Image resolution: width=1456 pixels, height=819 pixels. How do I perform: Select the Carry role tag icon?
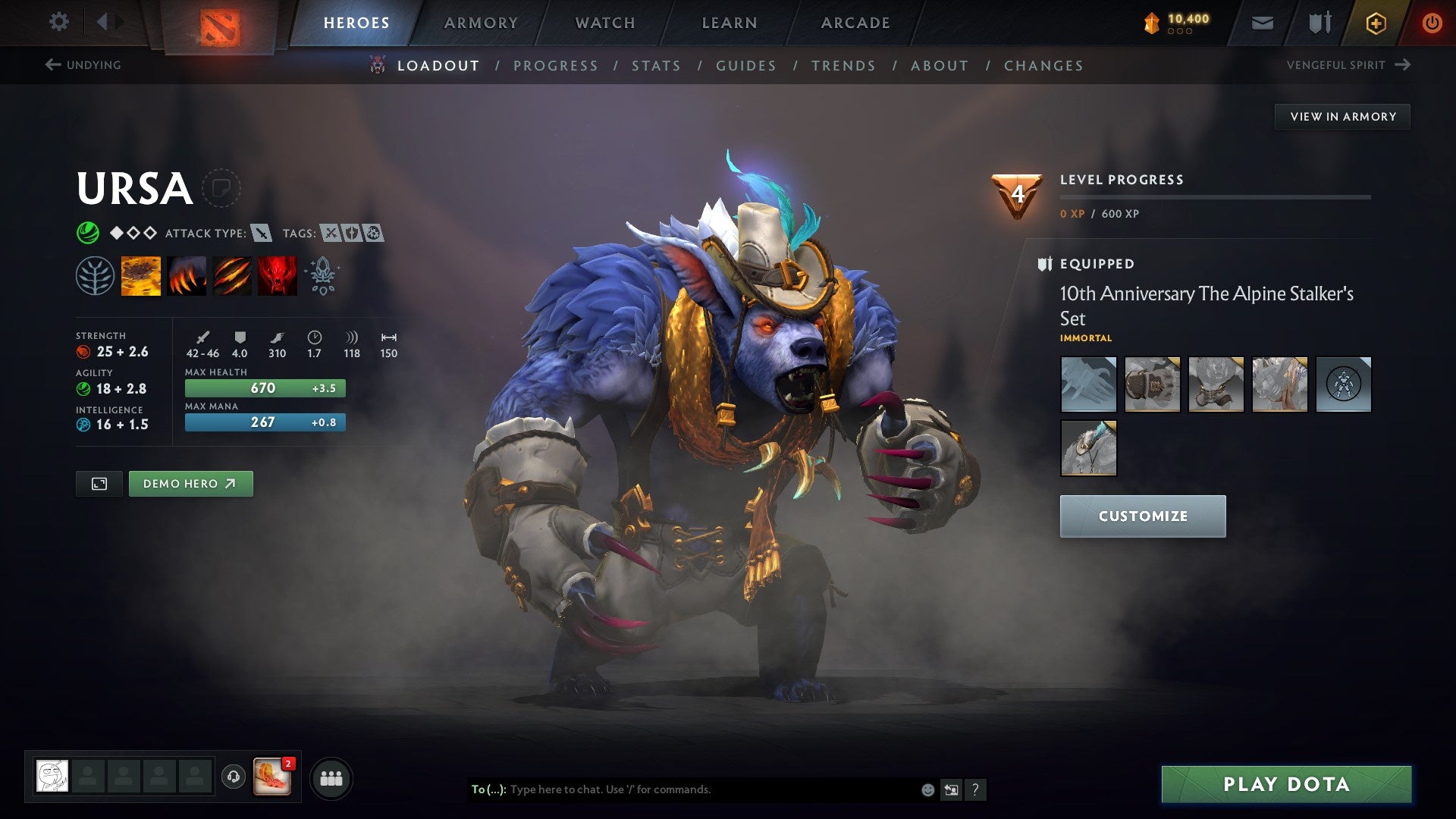pos(331,234)
